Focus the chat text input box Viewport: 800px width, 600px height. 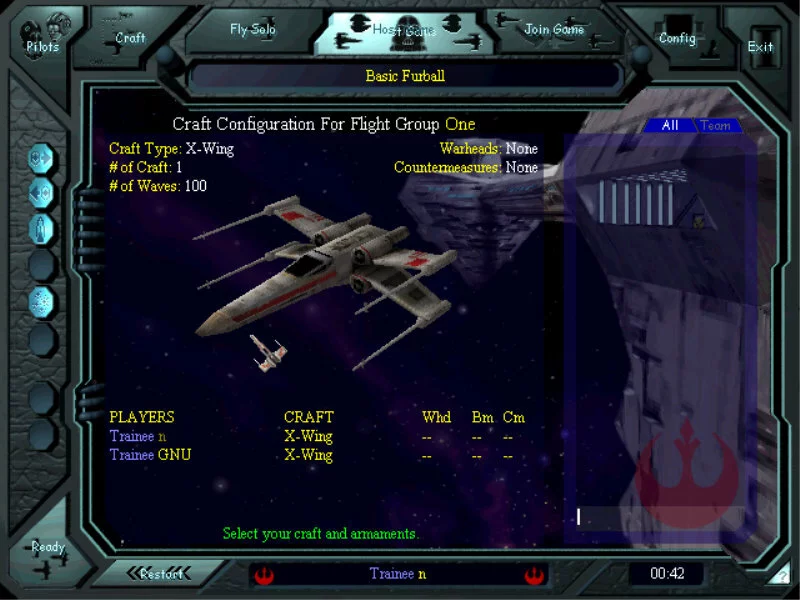point(660,517)
